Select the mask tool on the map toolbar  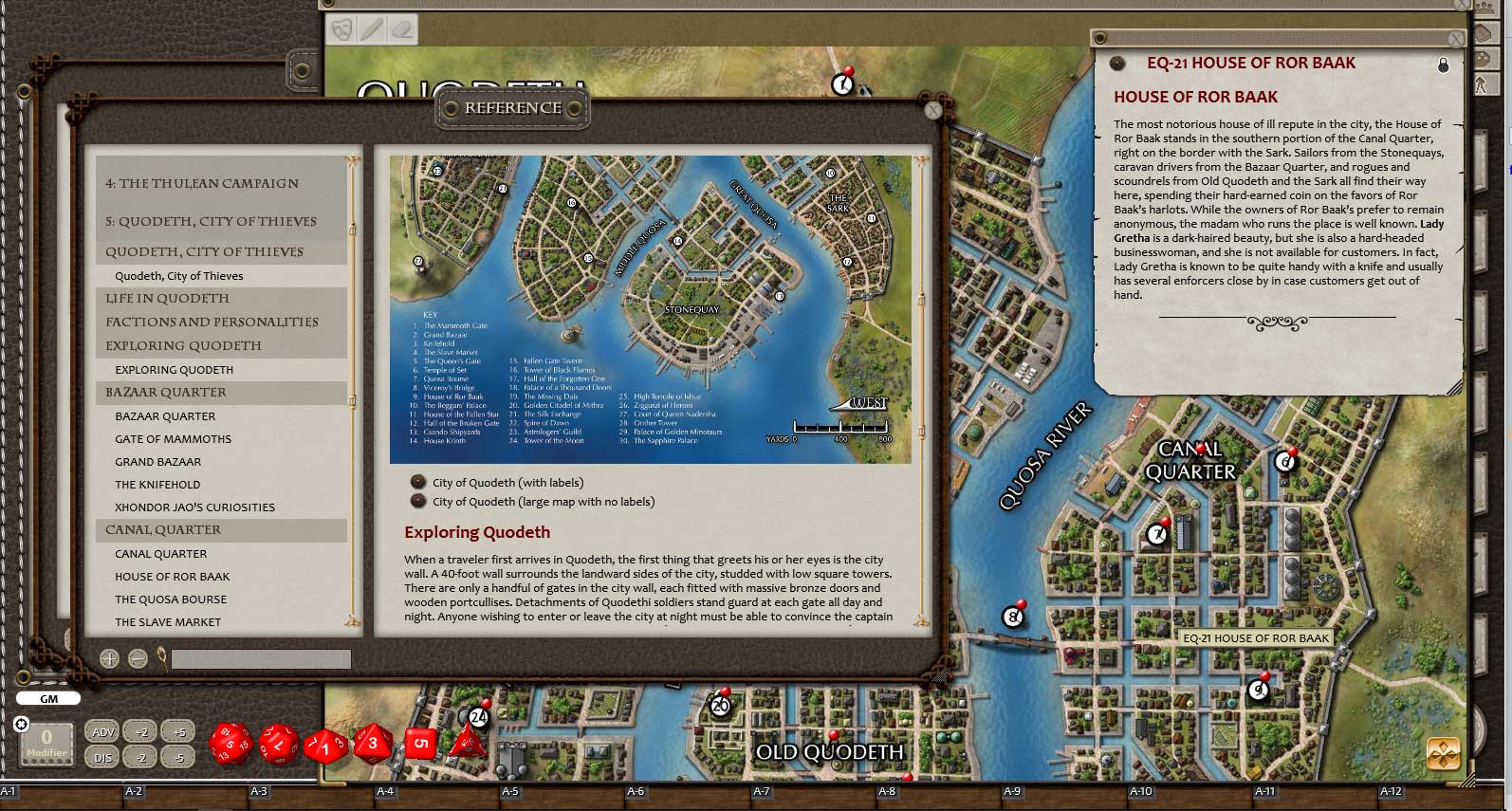(x=342, y=29)
